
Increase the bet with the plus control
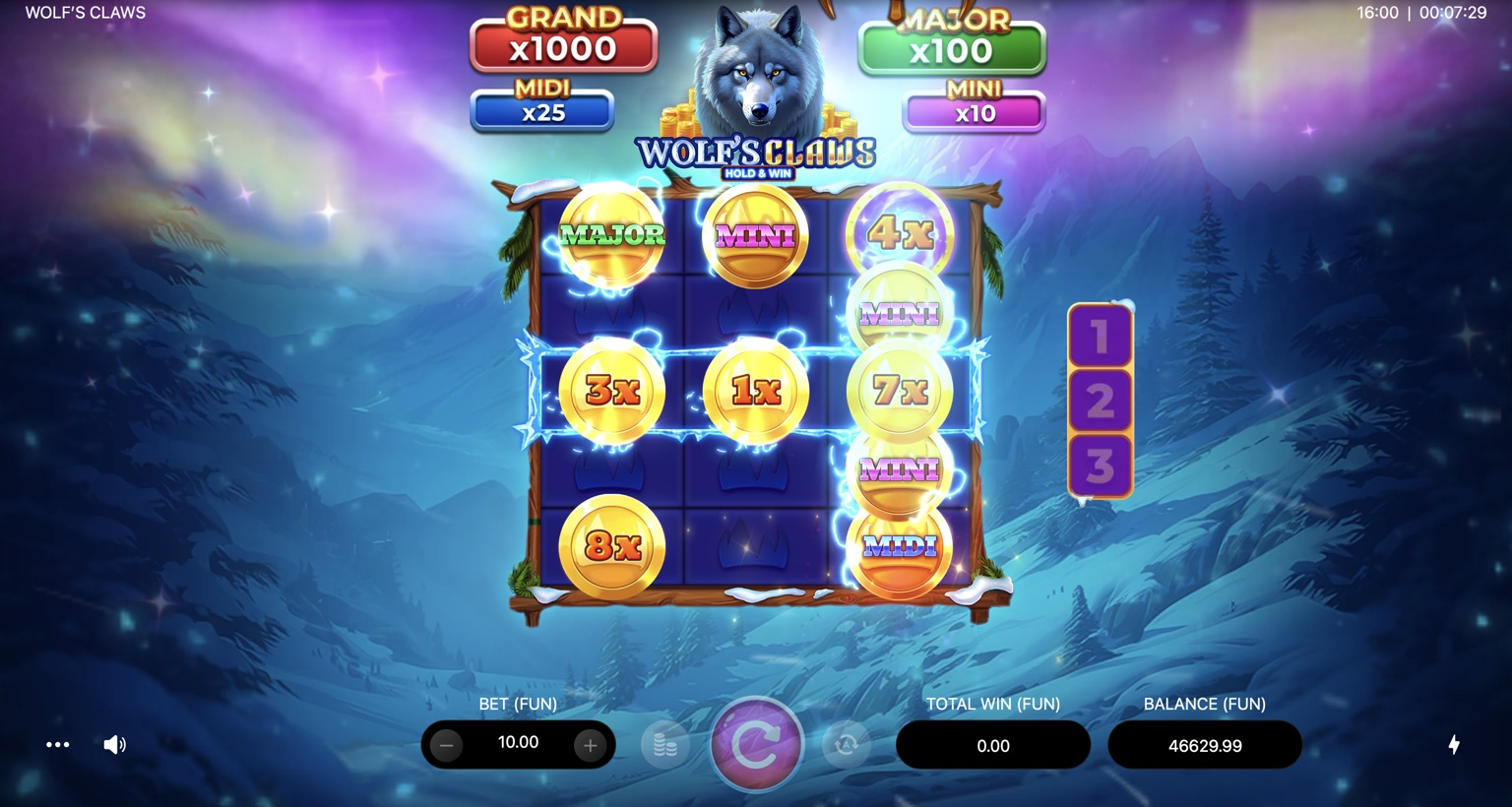pos(590,745)
